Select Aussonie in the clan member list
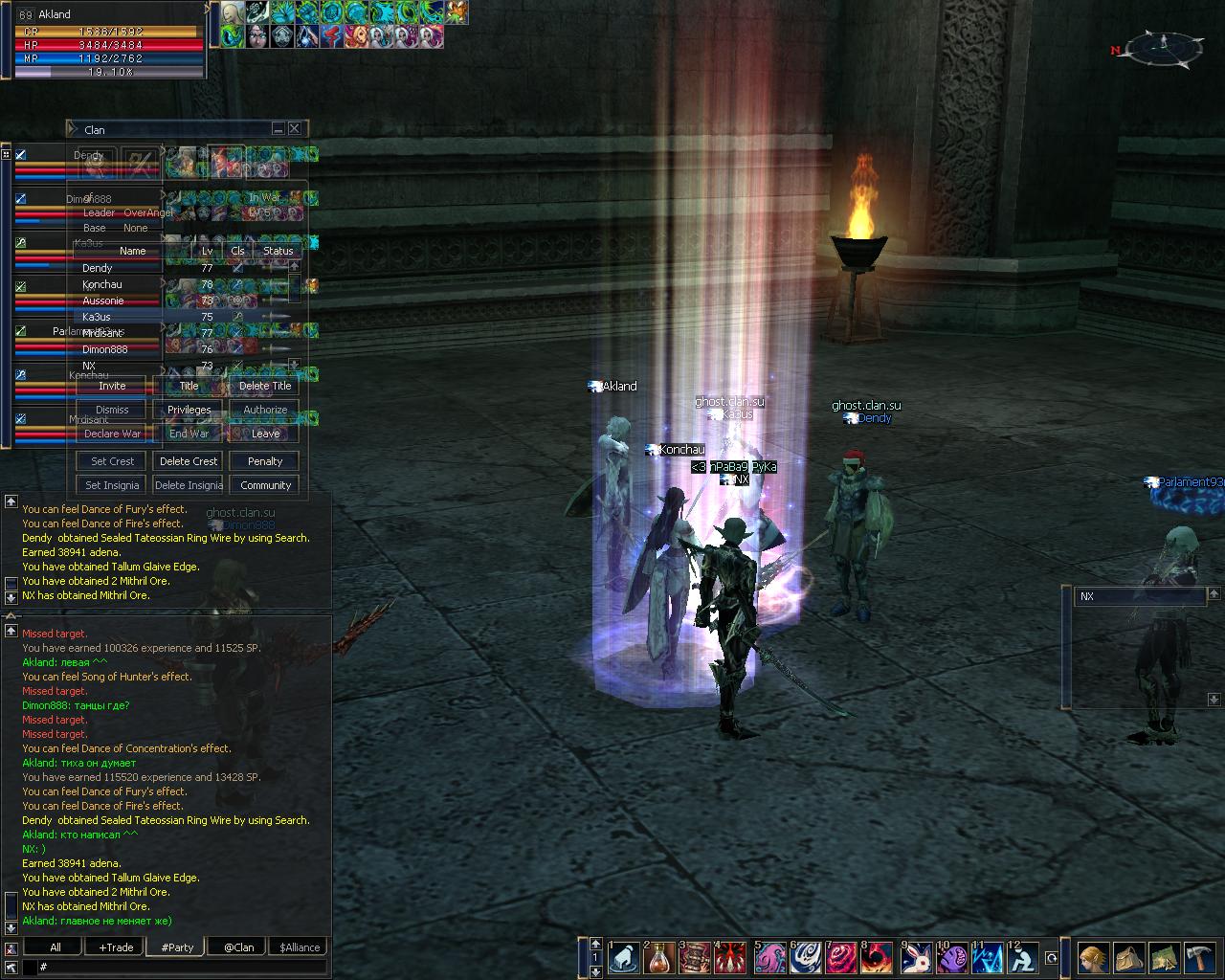This screenshot has width=1225, height=980. coord(103,301)
